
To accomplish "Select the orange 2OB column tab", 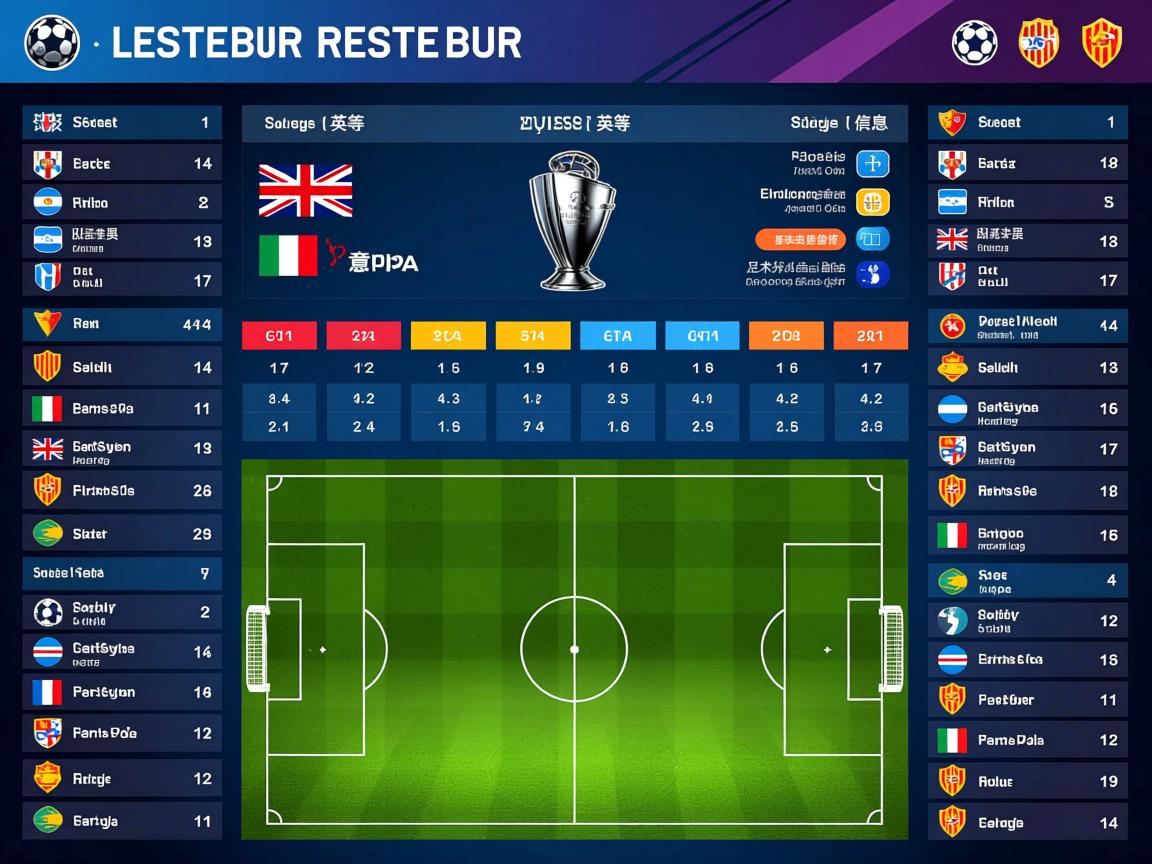I will coord(786,336).
